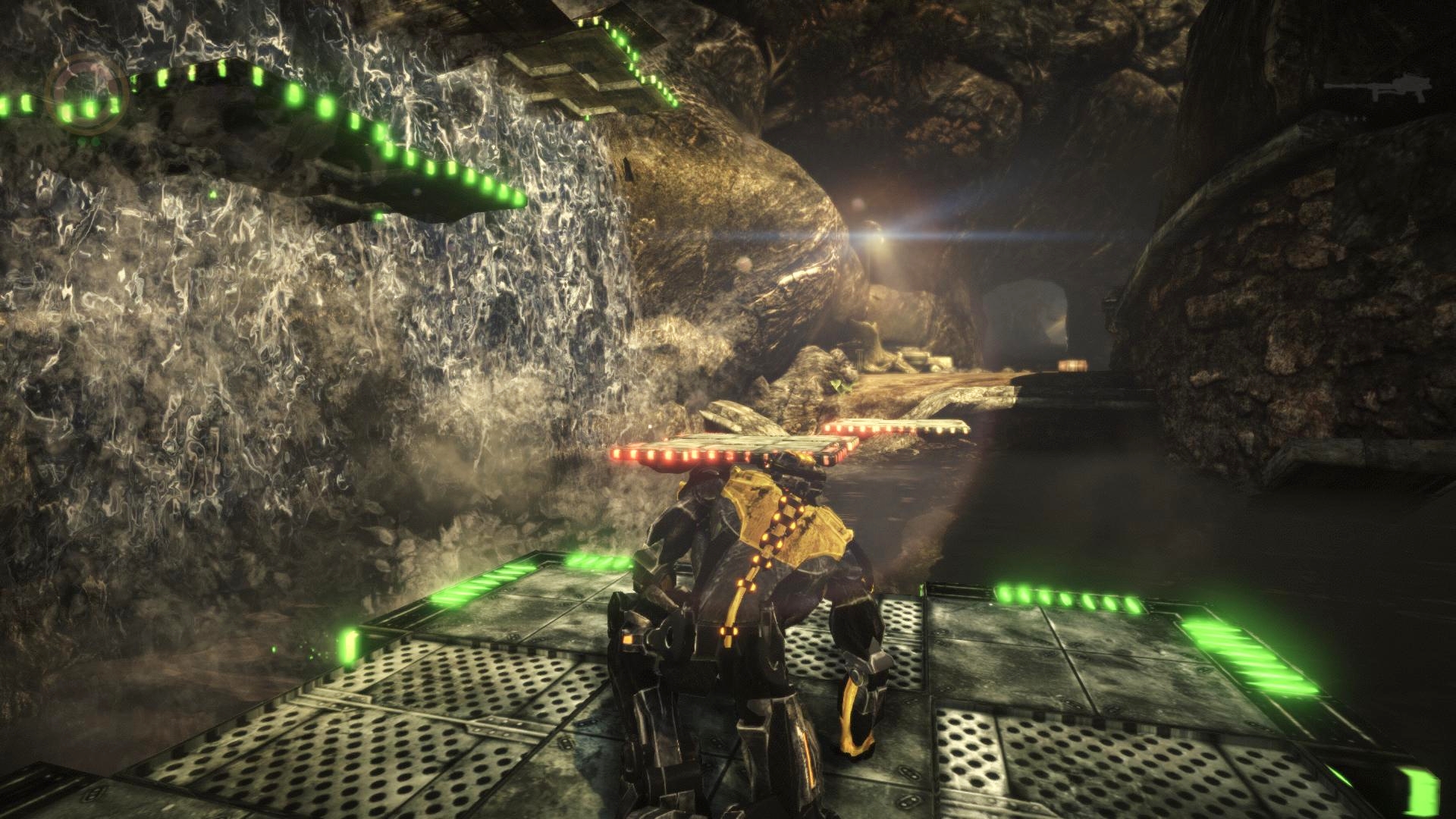Click the small green dots below the radar circle
Screen dimensions: 1456x819
tap(87, 140)
